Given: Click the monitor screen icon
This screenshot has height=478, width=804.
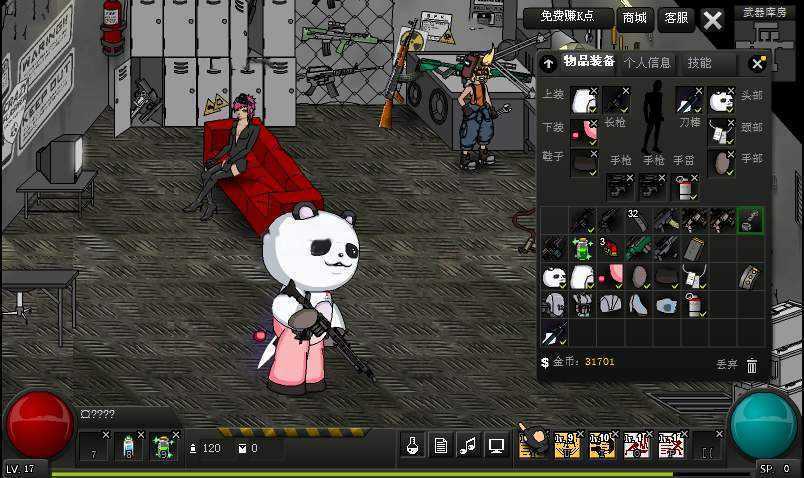Looking at the screenshot, I should click(x=496, y=445).
